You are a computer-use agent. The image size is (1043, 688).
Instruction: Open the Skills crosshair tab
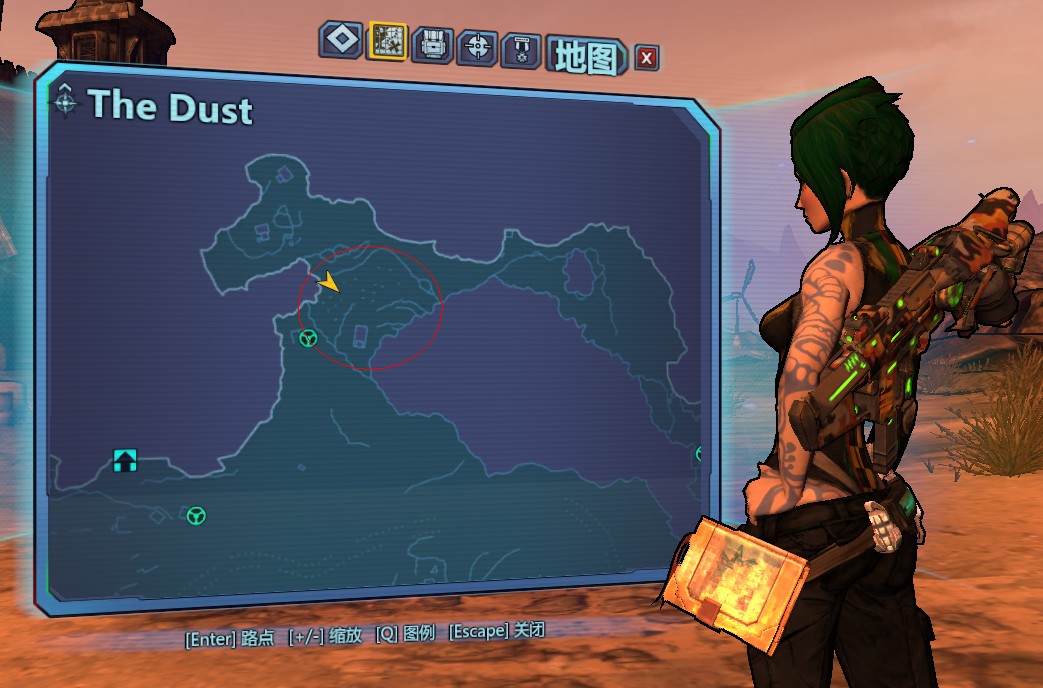click(477, 46)
